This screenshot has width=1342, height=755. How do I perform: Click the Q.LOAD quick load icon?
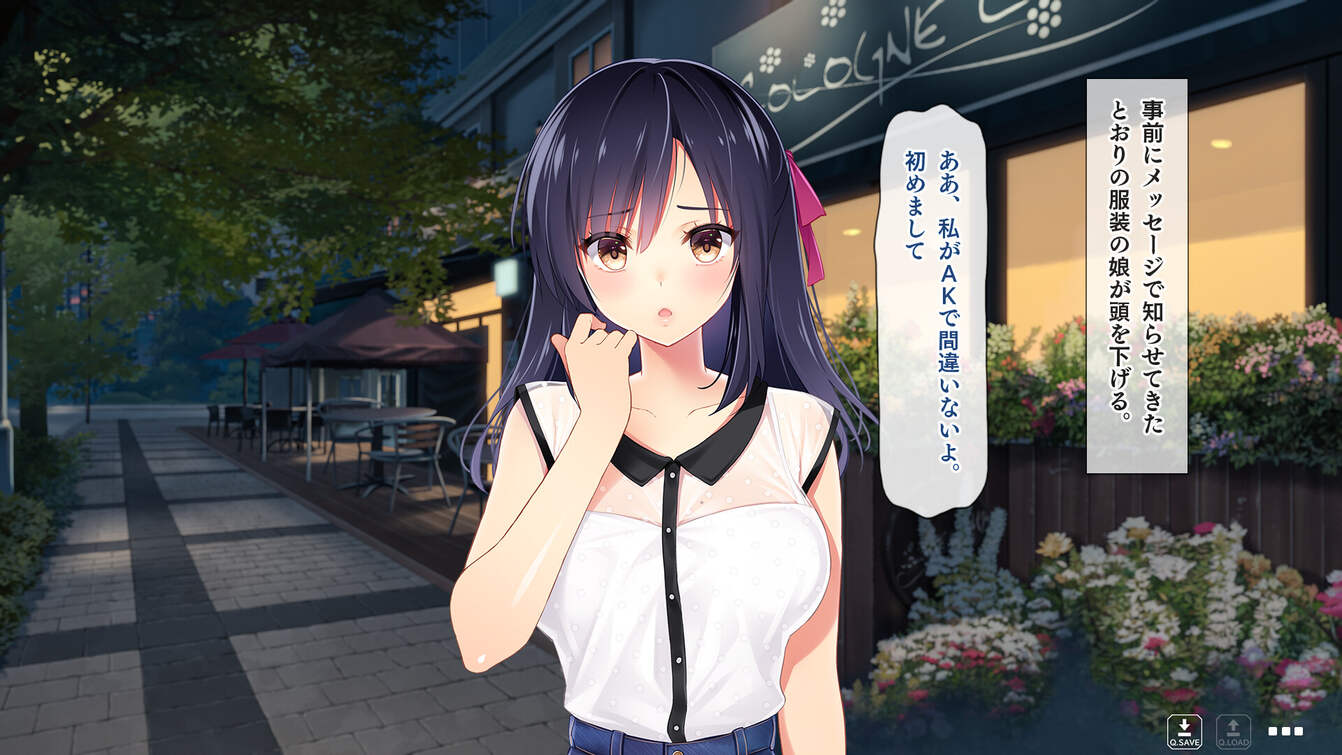(x=1234, y=732)
